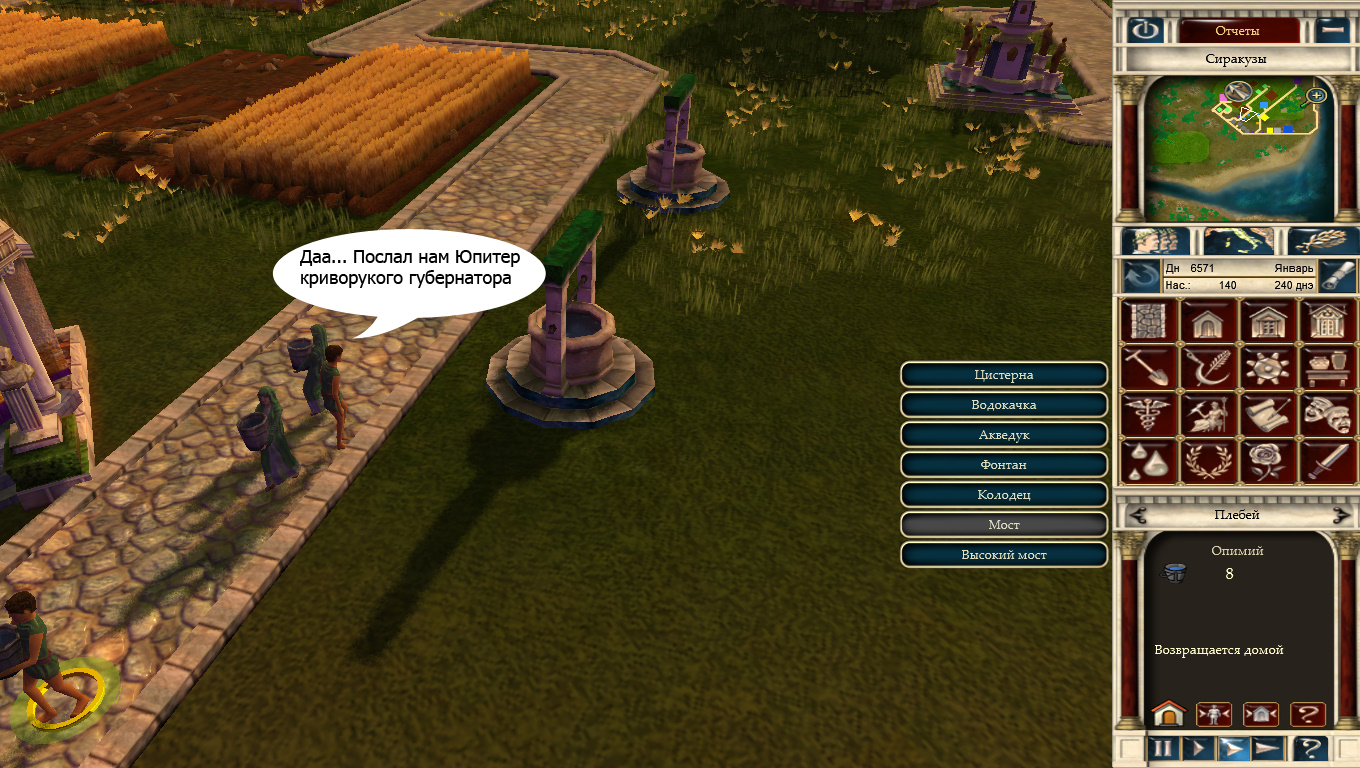Choose Колодец to place a well
Image resolution: width=1360 pixels, height=768 pixels.
[1004, 495]
